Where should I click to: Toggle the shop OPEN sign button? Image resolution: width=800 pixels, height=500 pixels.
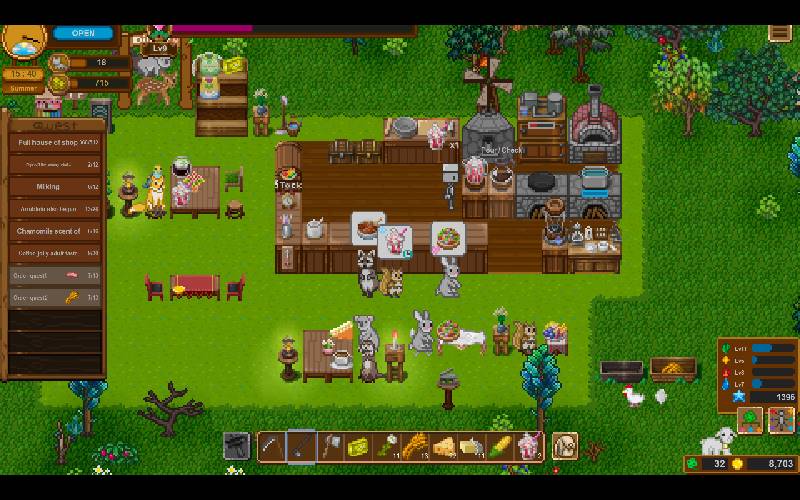(84, 33)
